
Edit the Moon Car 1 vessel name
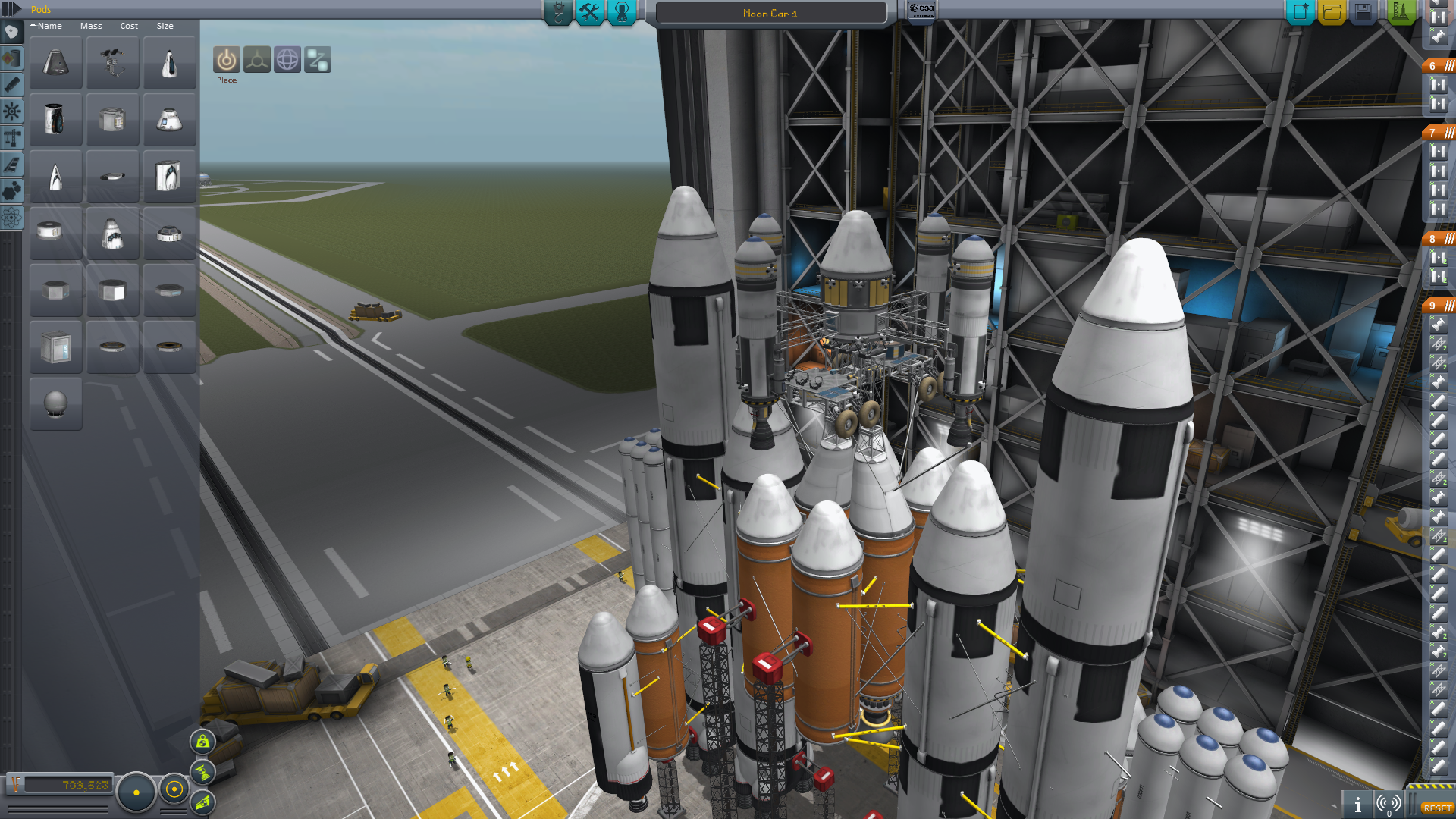pyautogui.click(x=770, y=14)
